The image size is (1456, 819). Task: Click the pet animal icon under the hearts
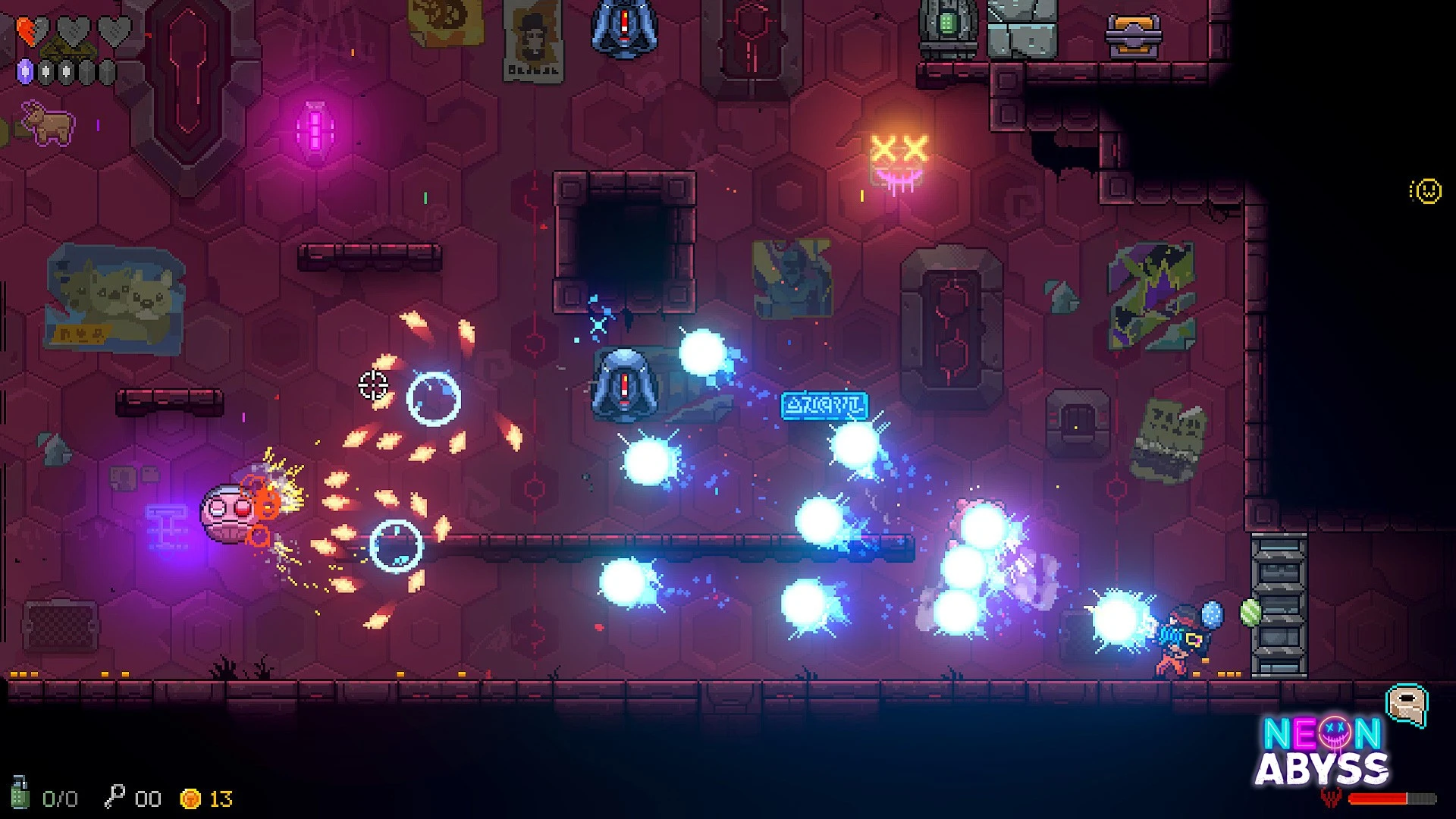click(x=48, y=123)
